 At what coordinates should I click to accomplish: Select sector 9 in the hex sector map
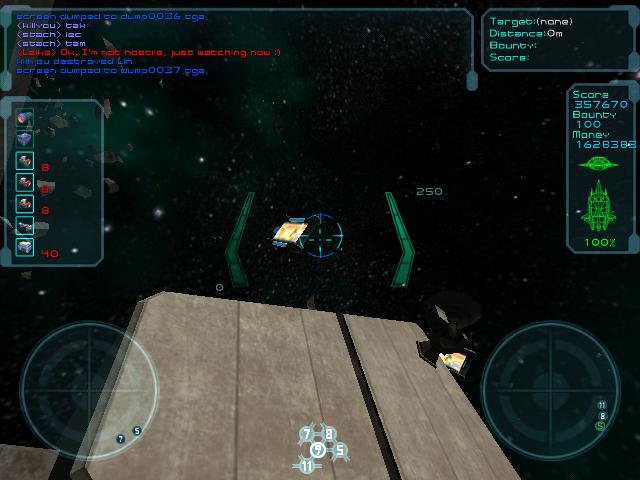point(317,450)
